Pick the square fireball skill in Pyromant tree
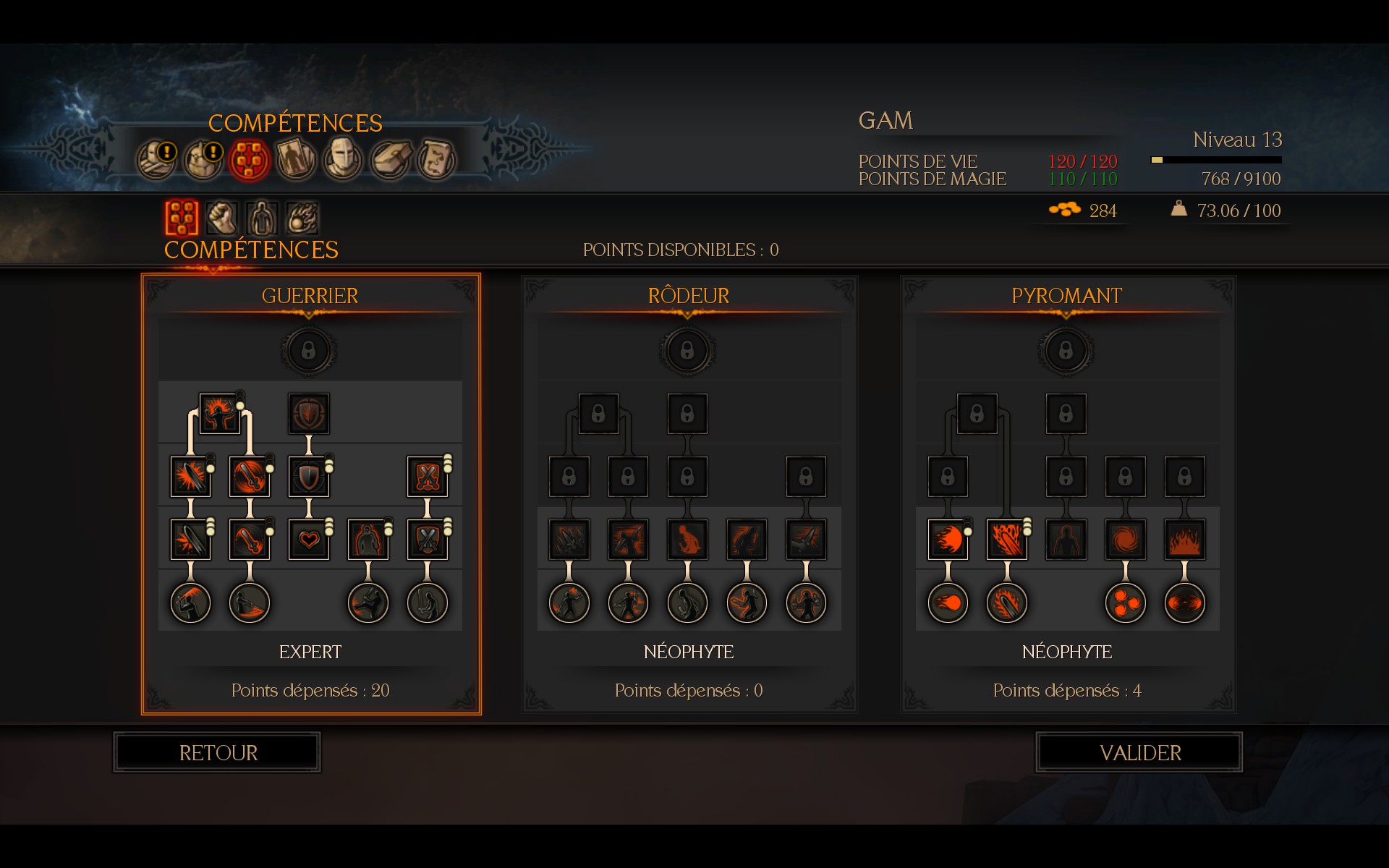This screenshot has width=1389, height=868. [948, 540]
